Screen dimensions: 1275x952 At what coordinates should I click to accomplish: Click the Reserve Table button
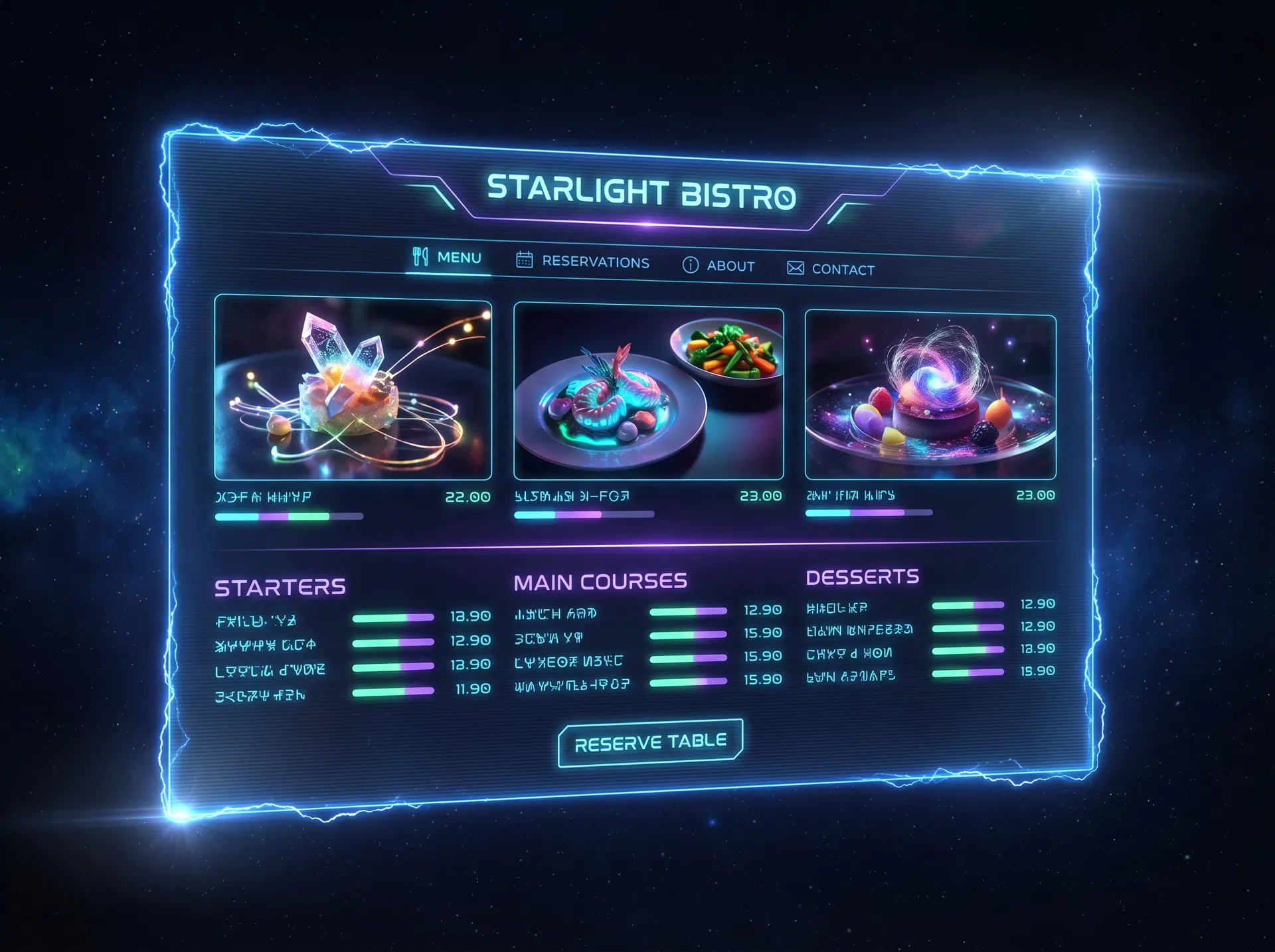pos(650,743)
